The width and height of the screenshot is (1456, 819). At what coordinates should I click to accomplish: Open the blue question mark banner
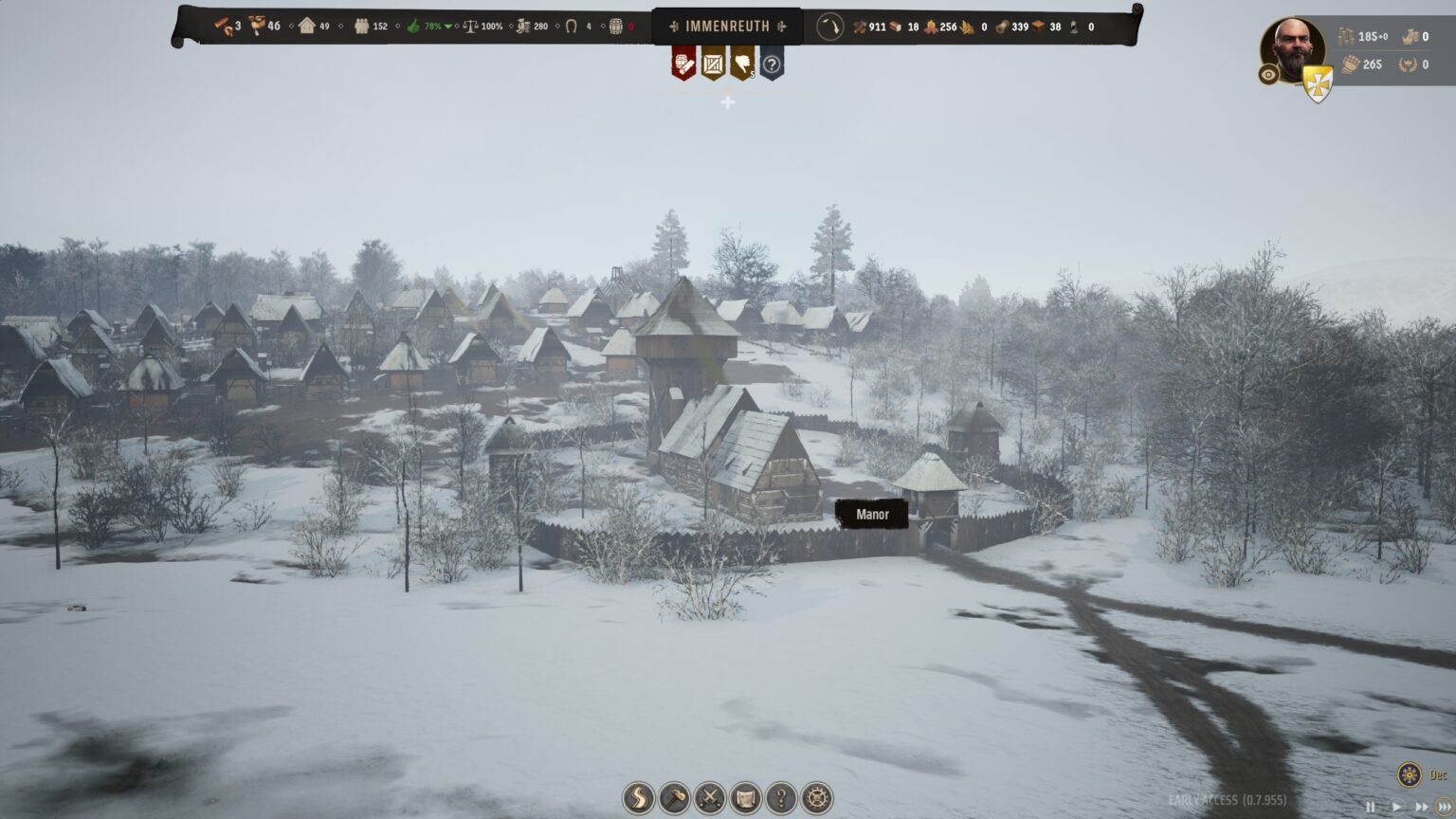[x=772, y=64]
